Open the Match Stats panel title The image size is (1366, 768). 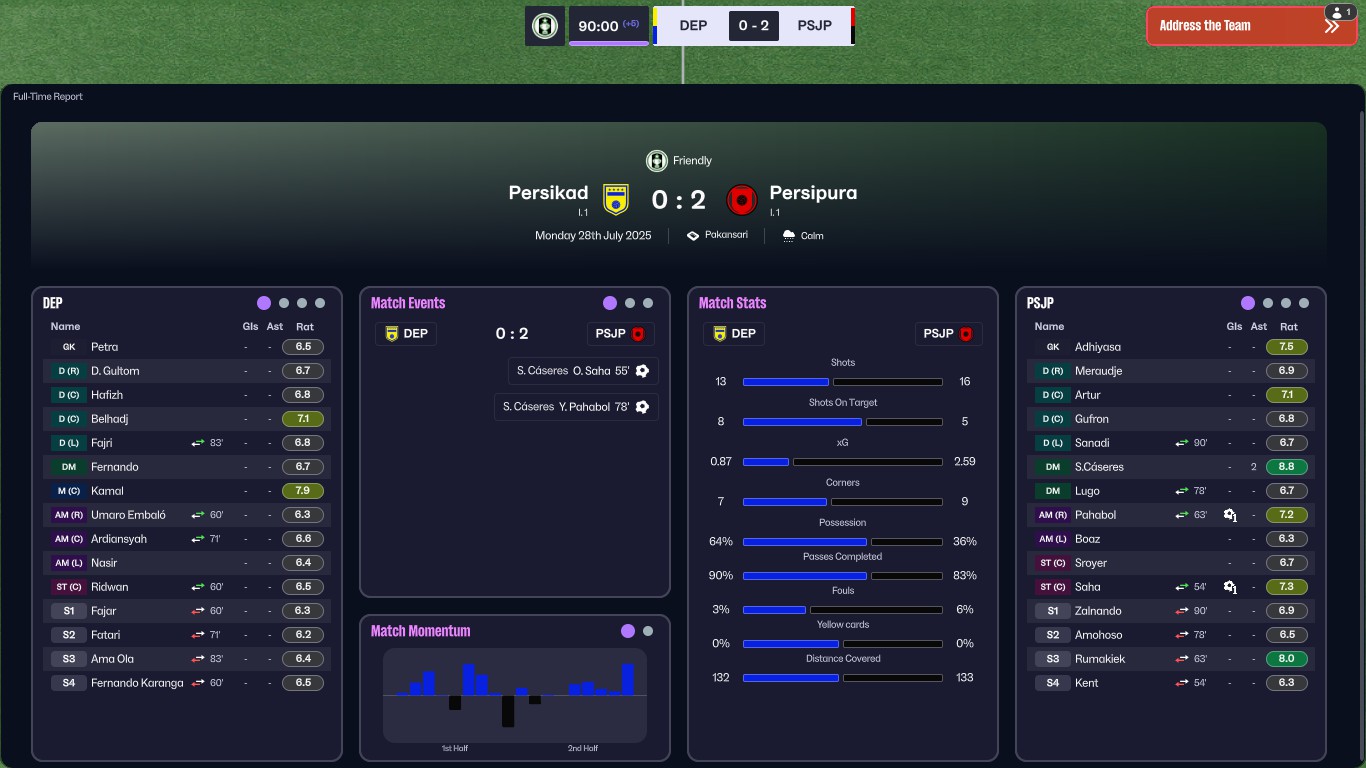(x=732, y=303)
